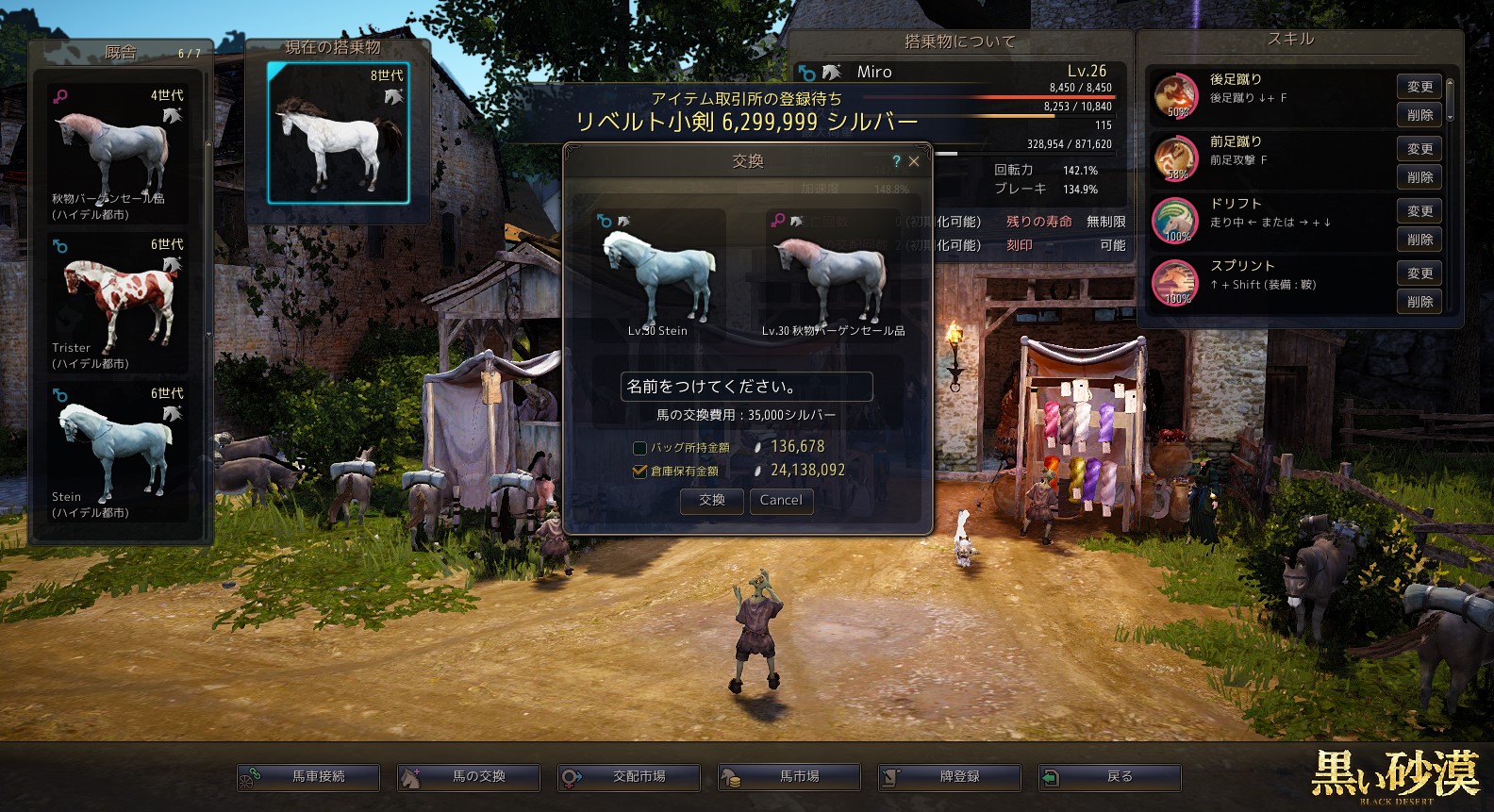The height and width of the screenshot is (812, 1494).
Task: Open the 馬市場 horse market
Action: 789,777
